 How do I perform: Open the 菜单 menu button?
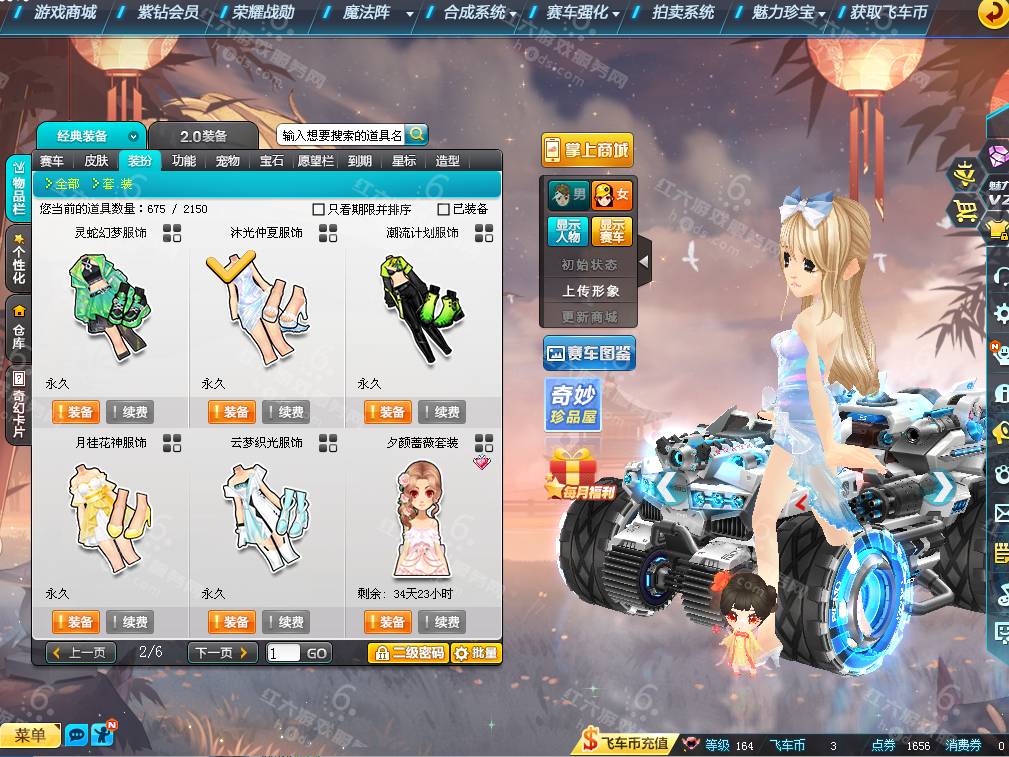(30, 736)
